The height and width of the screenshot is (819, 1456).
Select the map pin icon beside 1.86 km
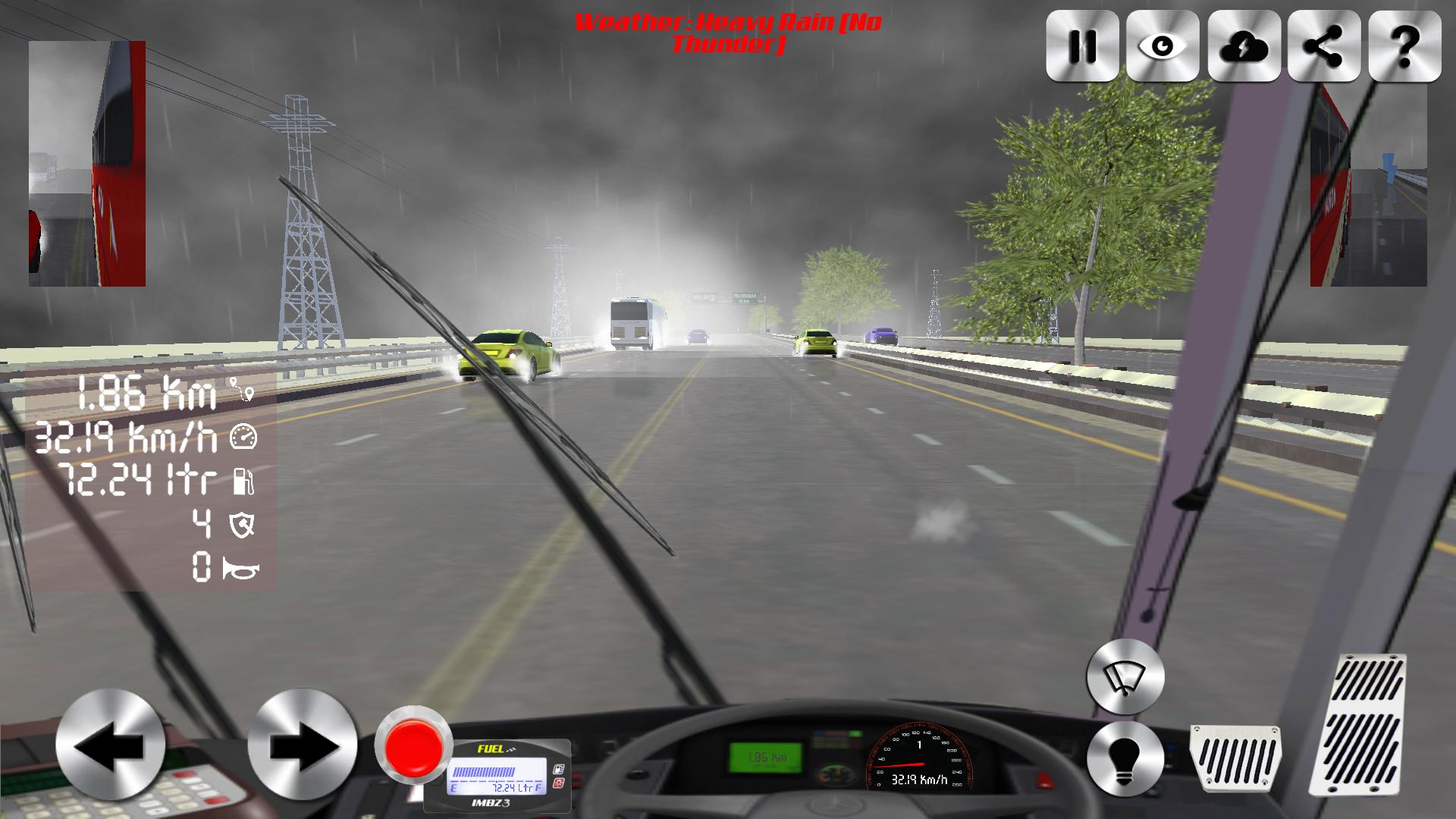[241, 391]
